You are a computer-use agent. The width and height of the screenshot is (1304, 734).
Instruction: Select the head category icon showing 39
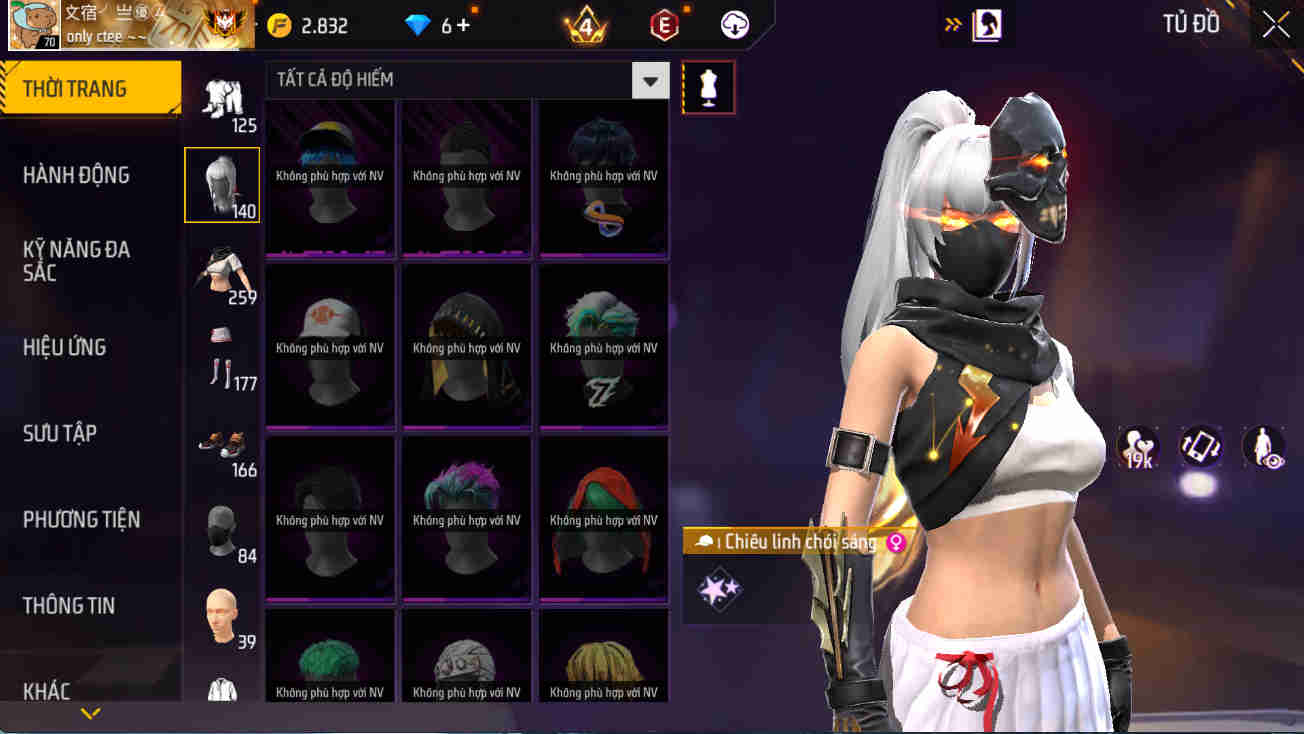(220, 603)
